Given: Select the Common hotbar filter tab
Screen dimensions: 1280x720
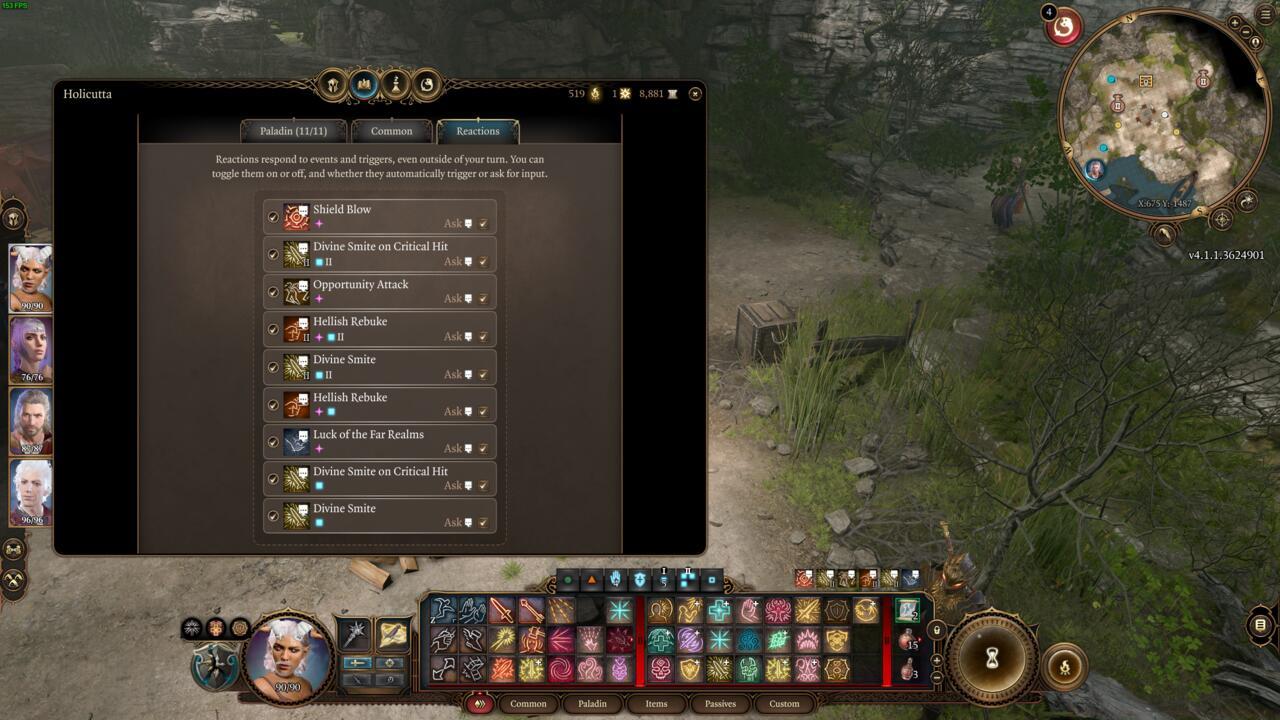Looking at the screenshot, I should coord(528,703).
